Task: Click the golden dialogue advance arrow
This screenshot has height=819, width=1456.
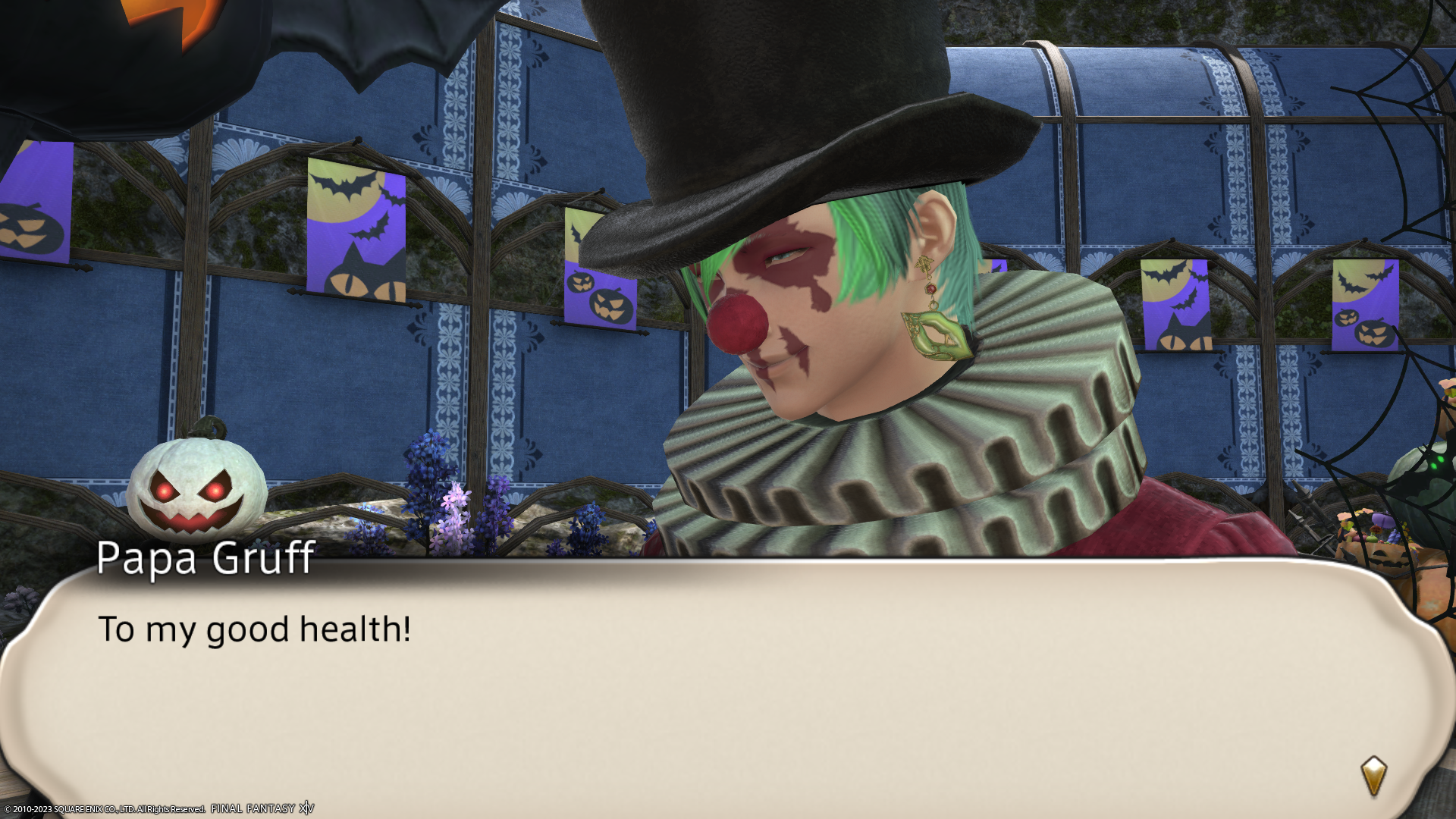Action: coord(1373,776)
